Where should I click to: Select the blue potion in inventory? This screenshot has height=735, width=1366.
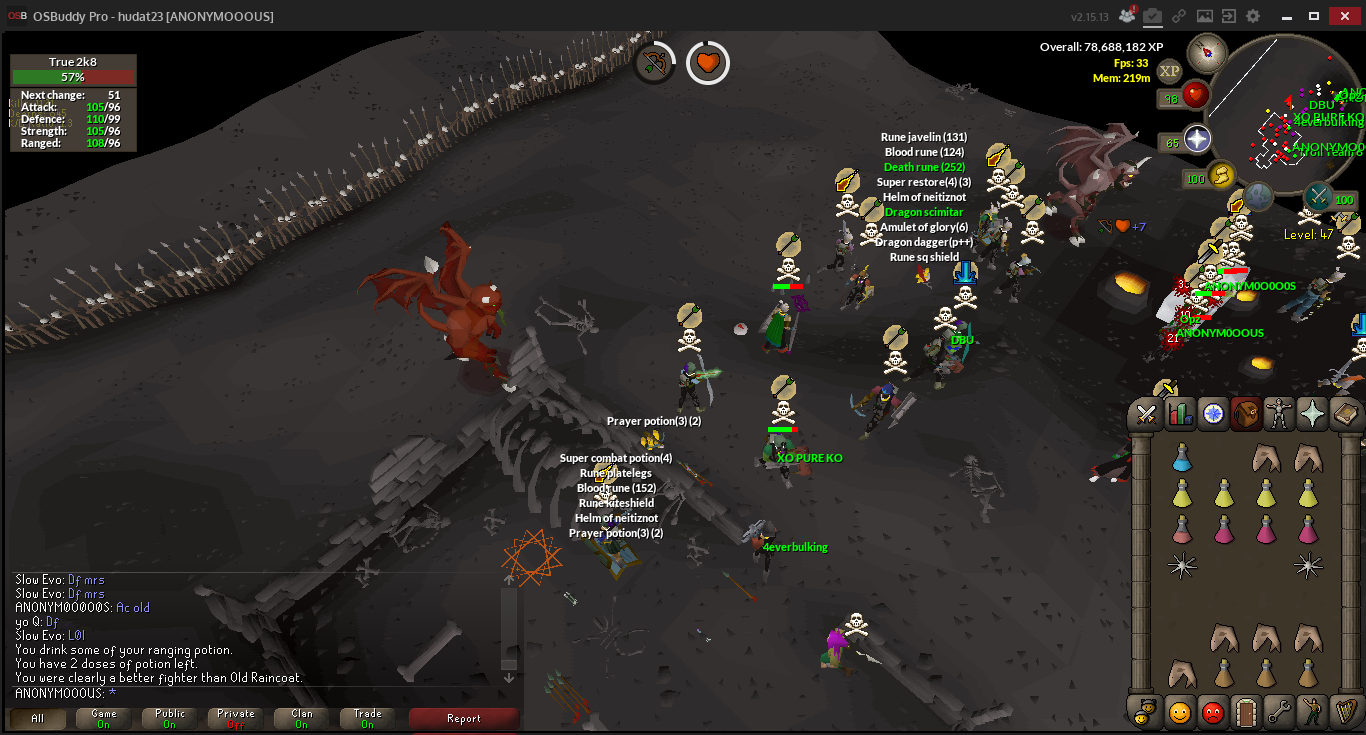(1182, 458)
